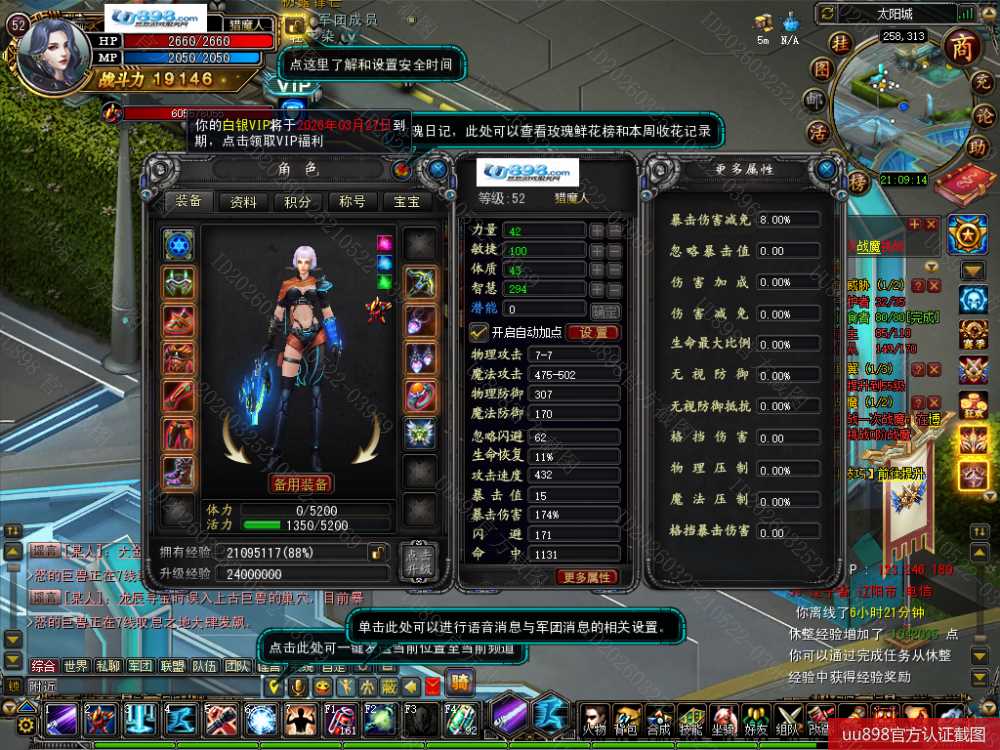Open the 积分 tab
Image resolution: width=1000 pixels, height=750 pixels.
pyautogui.click(x=297, y=202)
